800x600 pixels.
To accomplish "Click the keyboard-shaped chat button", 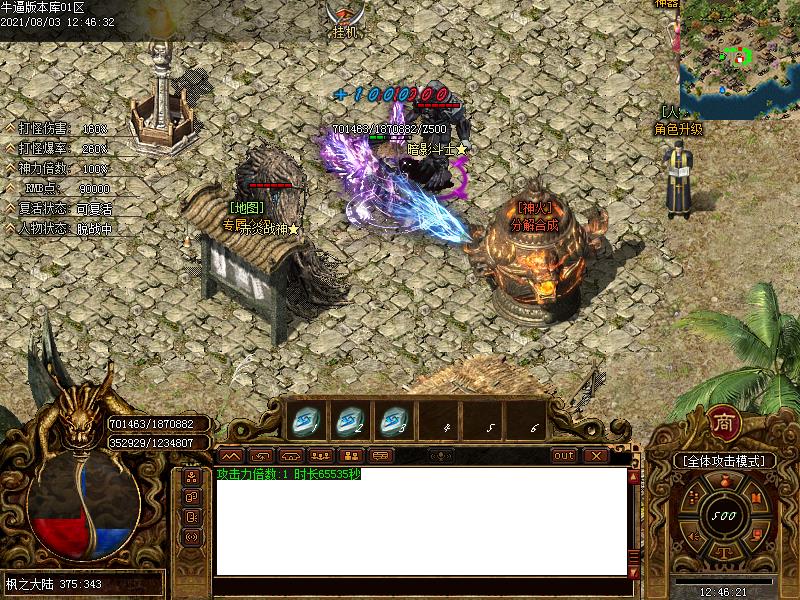I will (380, 455).
